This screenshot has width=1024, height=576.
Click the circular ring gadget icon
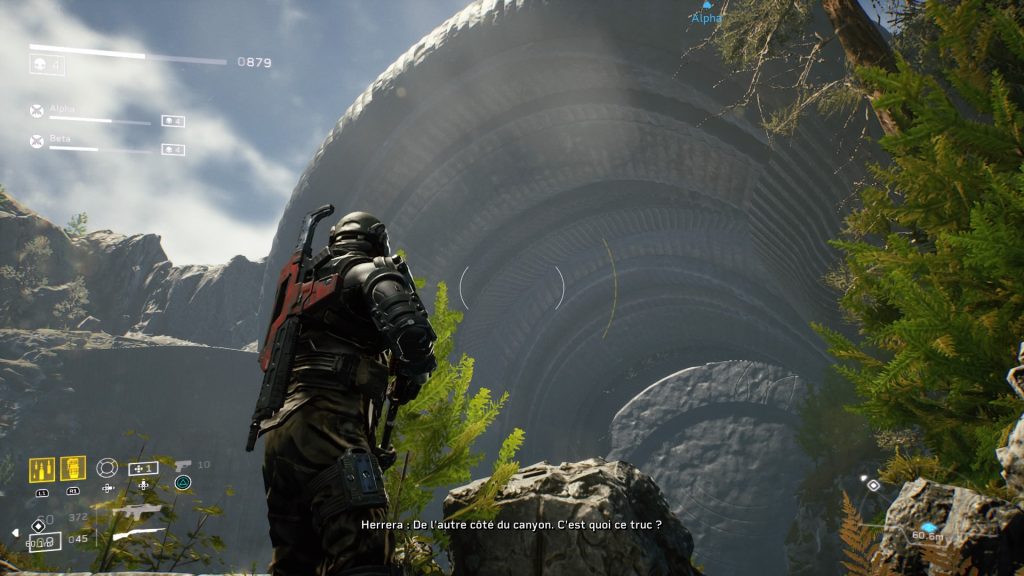tap(107, 468)
